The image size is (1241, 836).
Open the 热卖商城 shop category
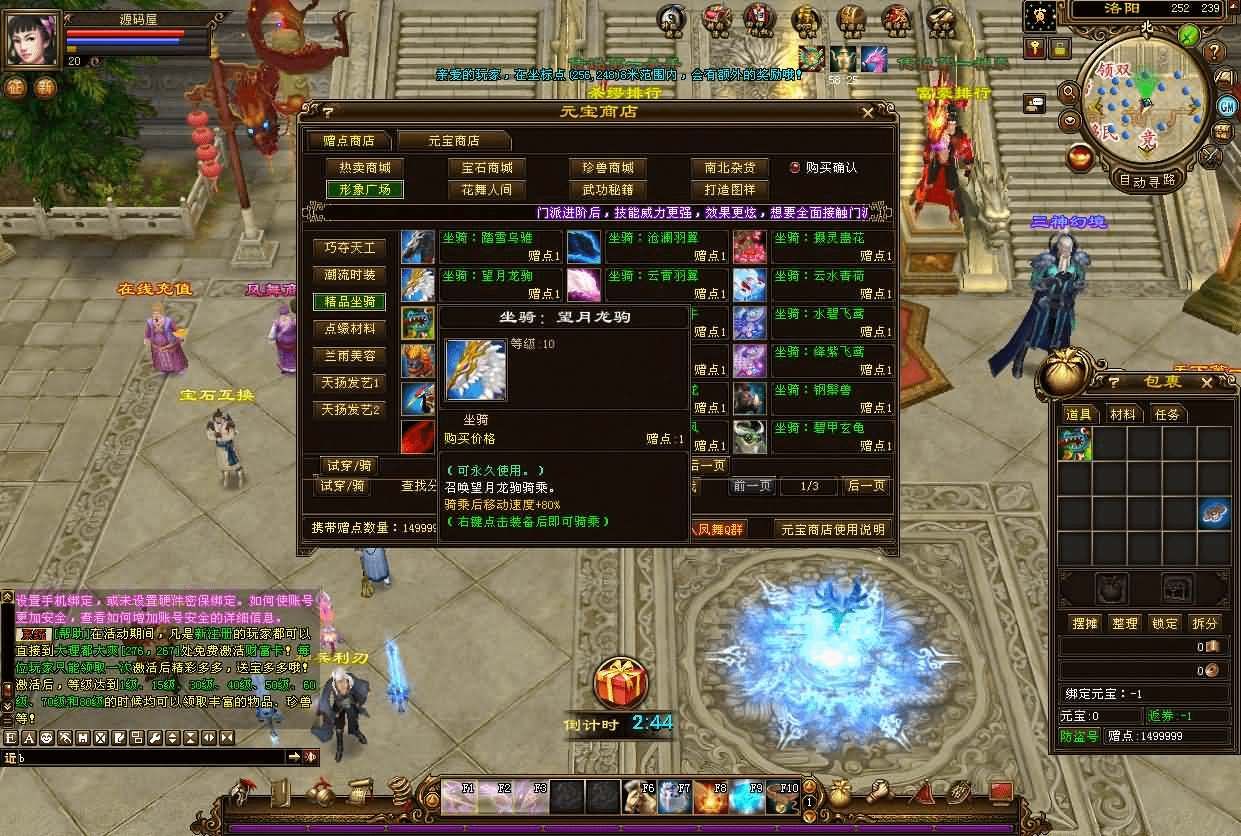[365, 168]
